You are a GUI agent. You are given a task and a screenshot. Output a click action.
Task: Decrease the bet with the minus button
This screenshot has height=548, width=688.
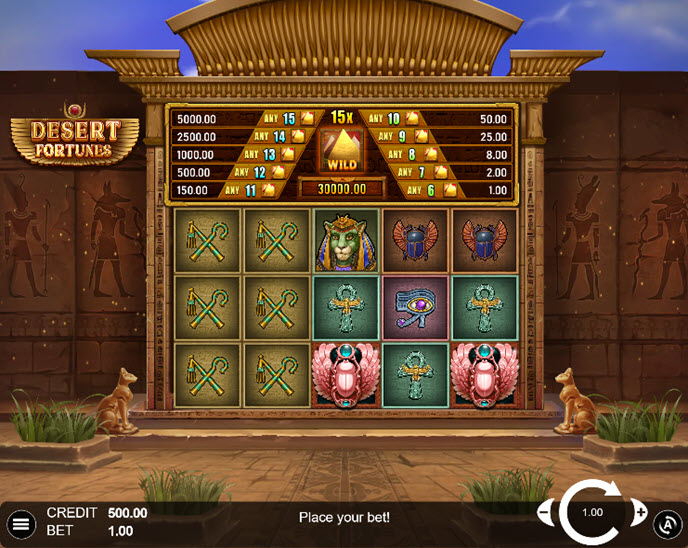(546, 513)
